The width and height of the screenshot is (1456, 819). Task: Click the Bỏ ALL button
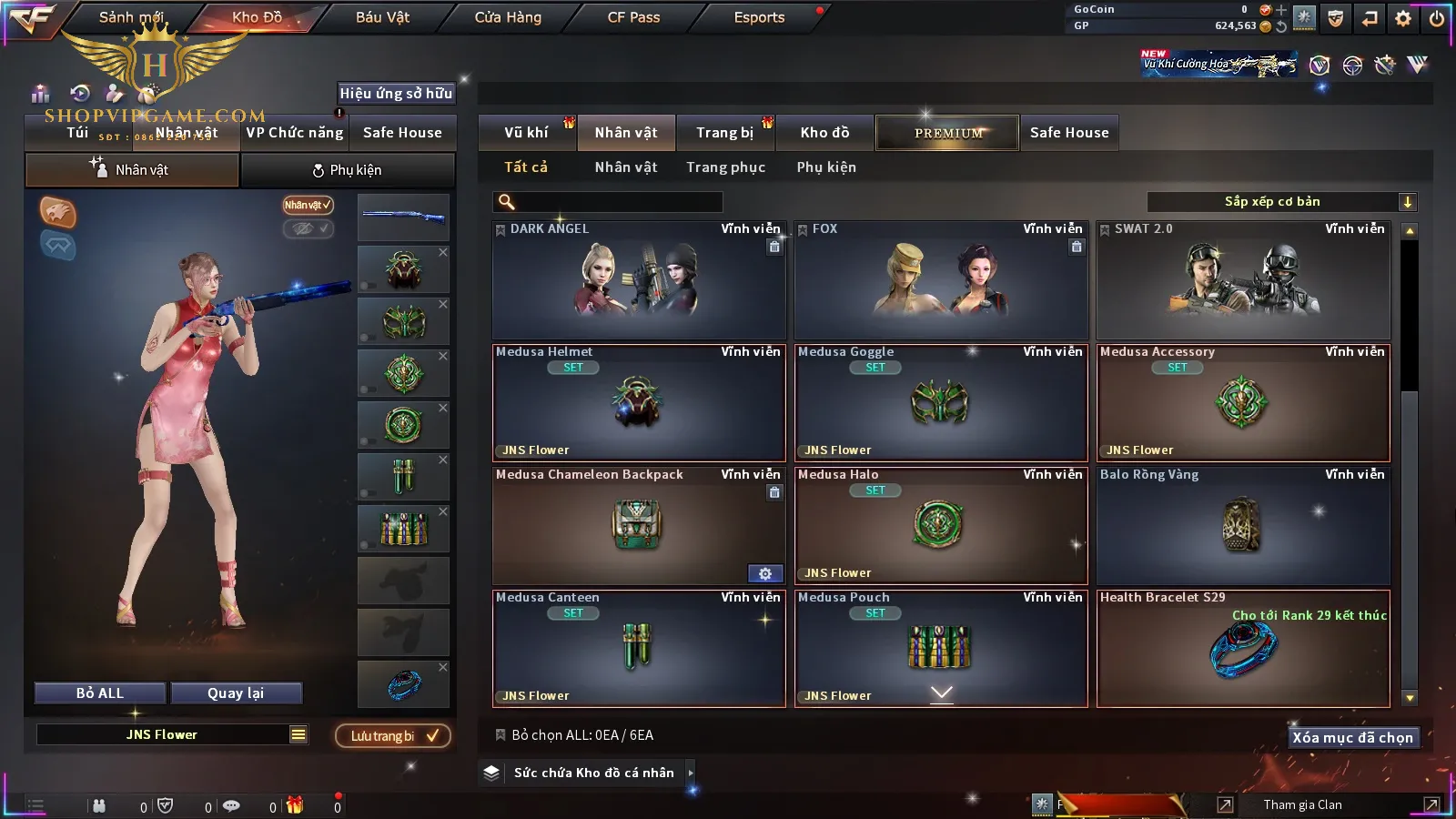click(x=100, y=693)
